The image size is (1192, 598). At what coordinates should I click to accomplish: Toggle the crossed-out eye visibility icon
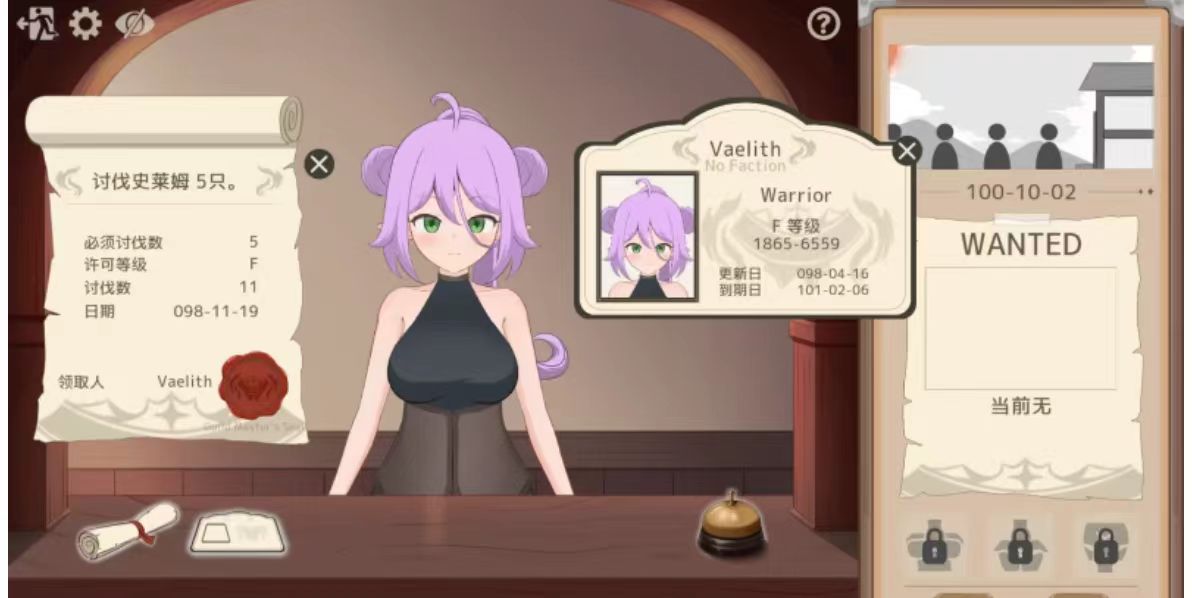click(x=134, y=25)
